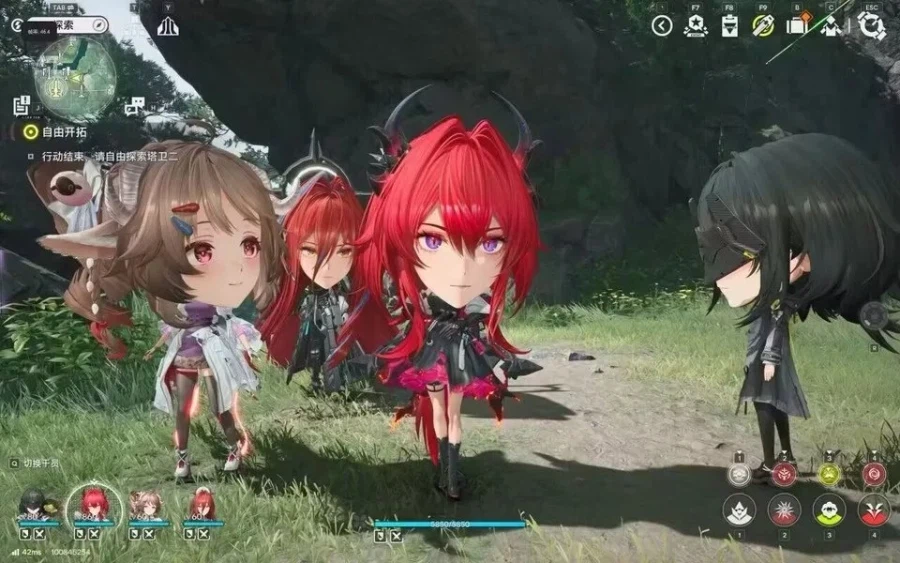Viewport: 900px width, 563px height.
Task: Activate the green cloud skill in slot 3
Action: [x=829, y=510]
